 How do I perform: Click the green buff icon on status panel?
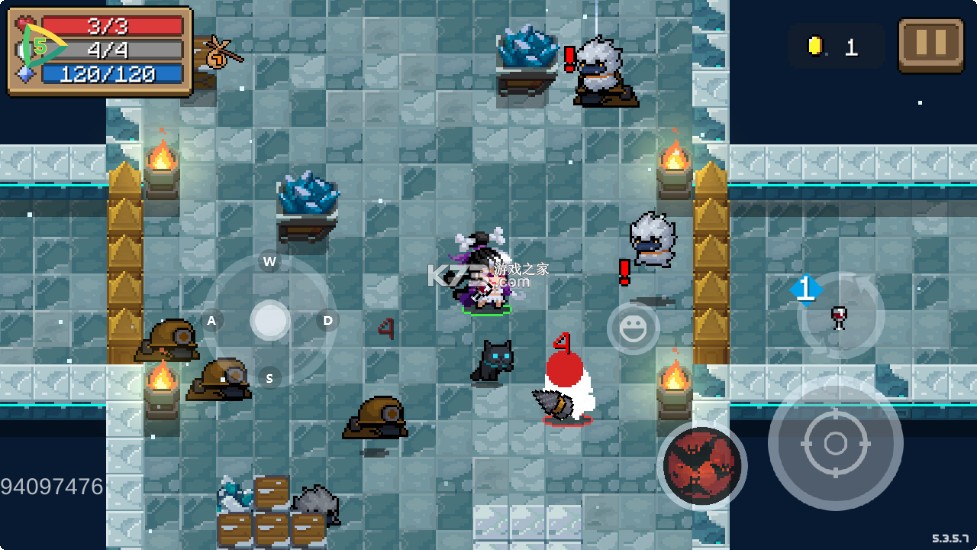[36, 47]
